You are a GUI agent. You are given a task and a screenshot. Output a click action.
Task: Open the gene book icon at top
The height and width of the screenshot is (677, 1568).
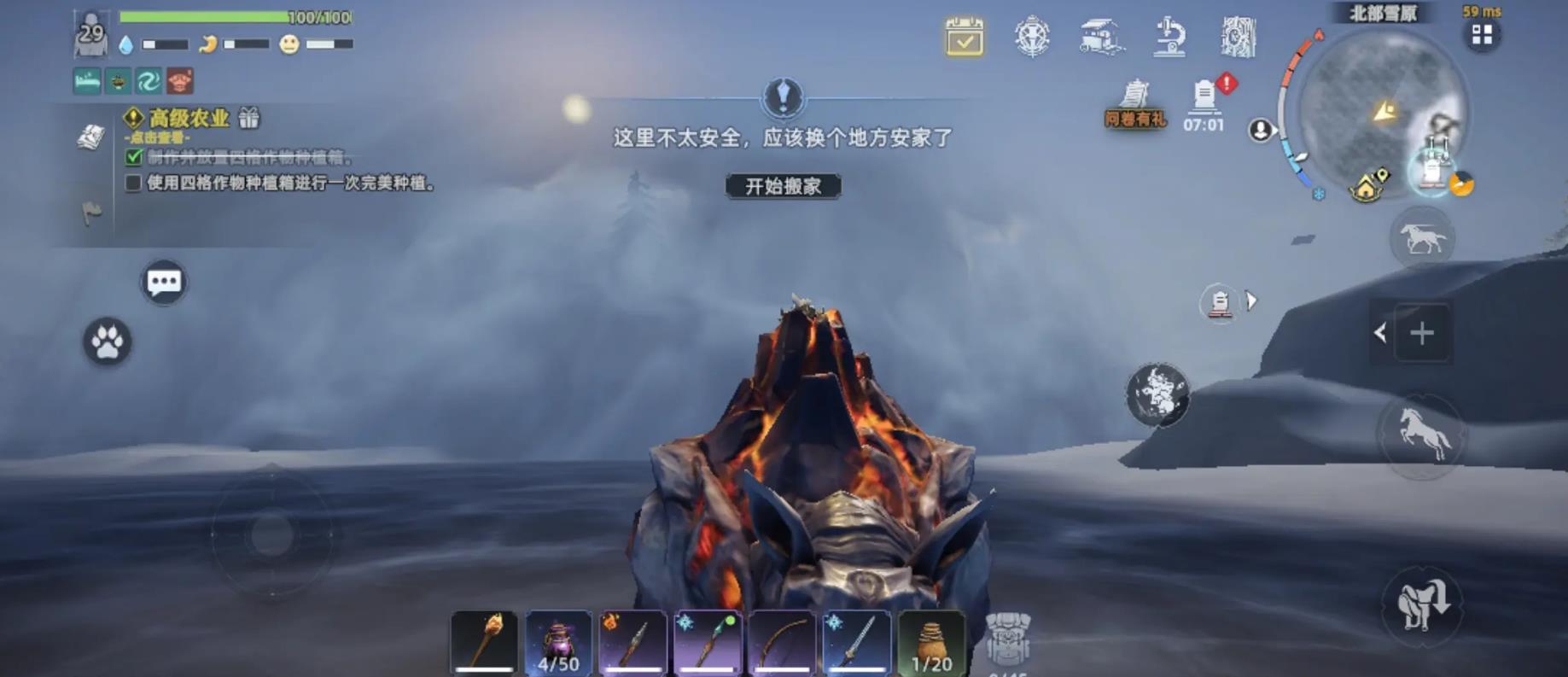pyautogui.click(x=1237, y=36)
